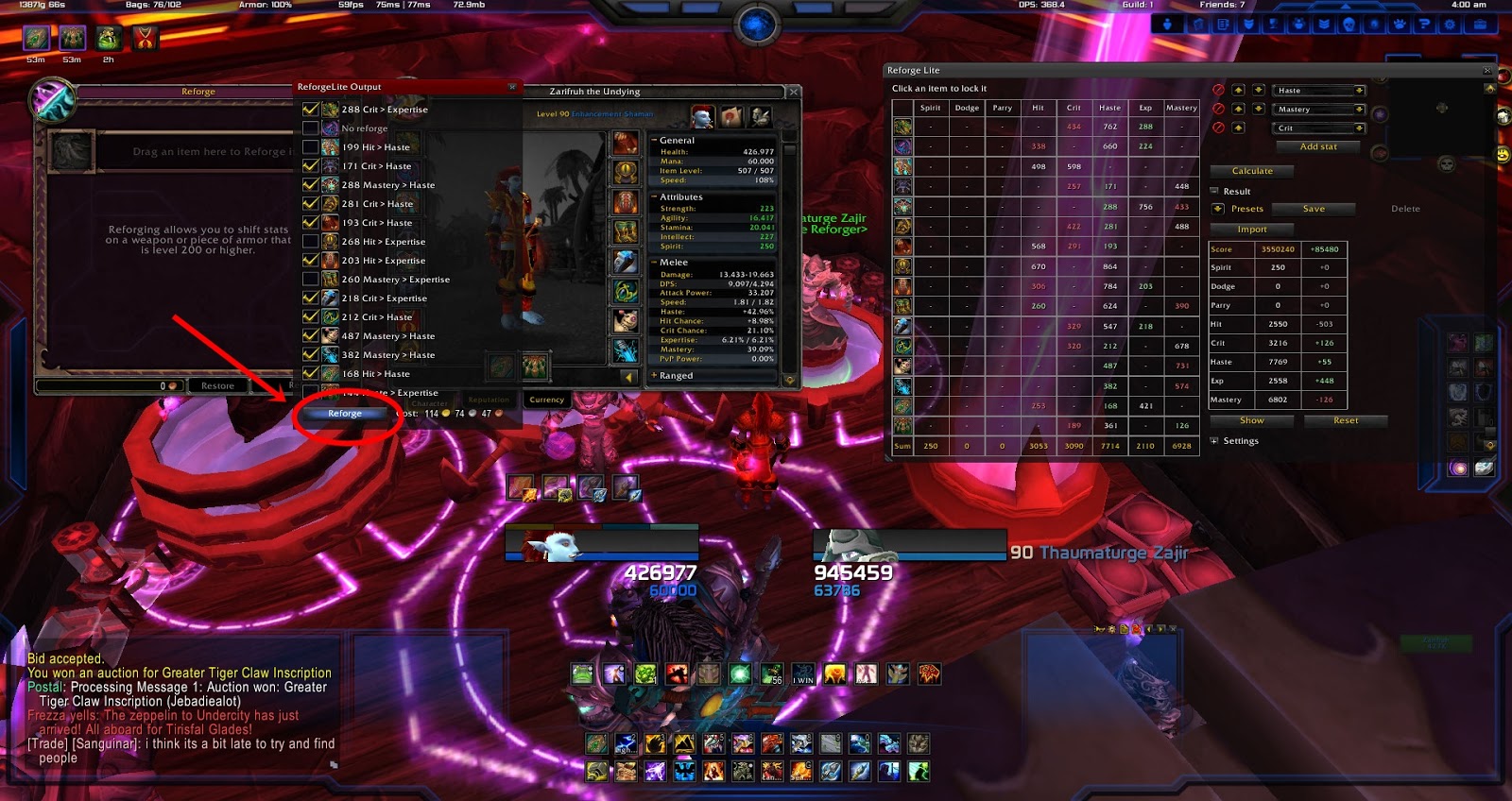The height and width of the screenshot is (801, 1512).
Task: Enable the 199 Hit > Haste checkbox
Action: pos(309,147)
